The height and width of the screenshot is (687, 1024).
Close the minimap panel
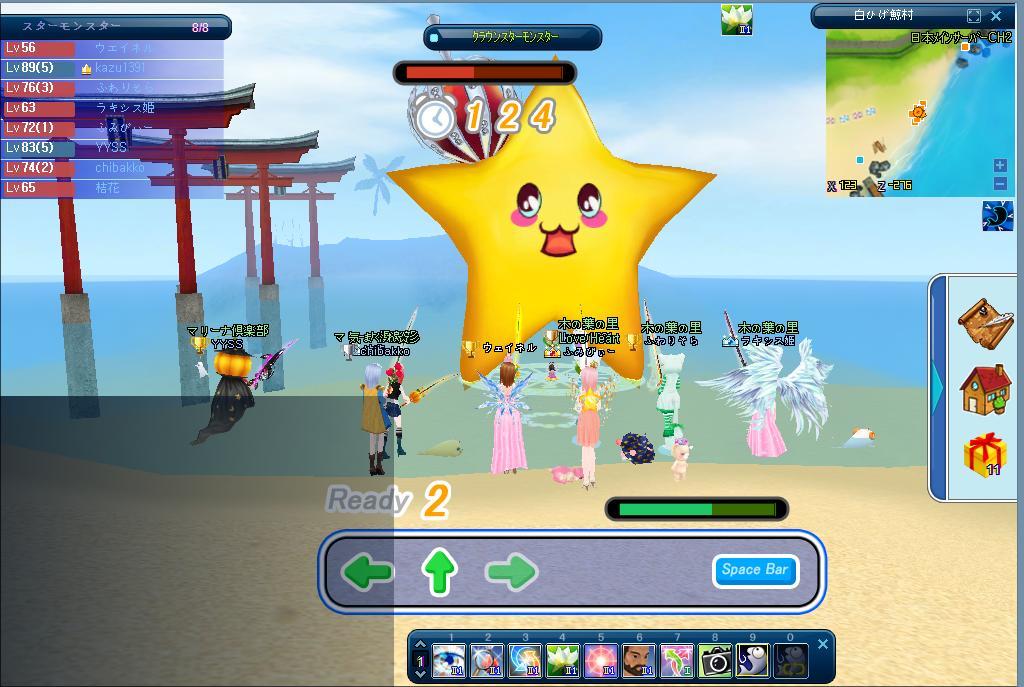[x=996, y=16]
